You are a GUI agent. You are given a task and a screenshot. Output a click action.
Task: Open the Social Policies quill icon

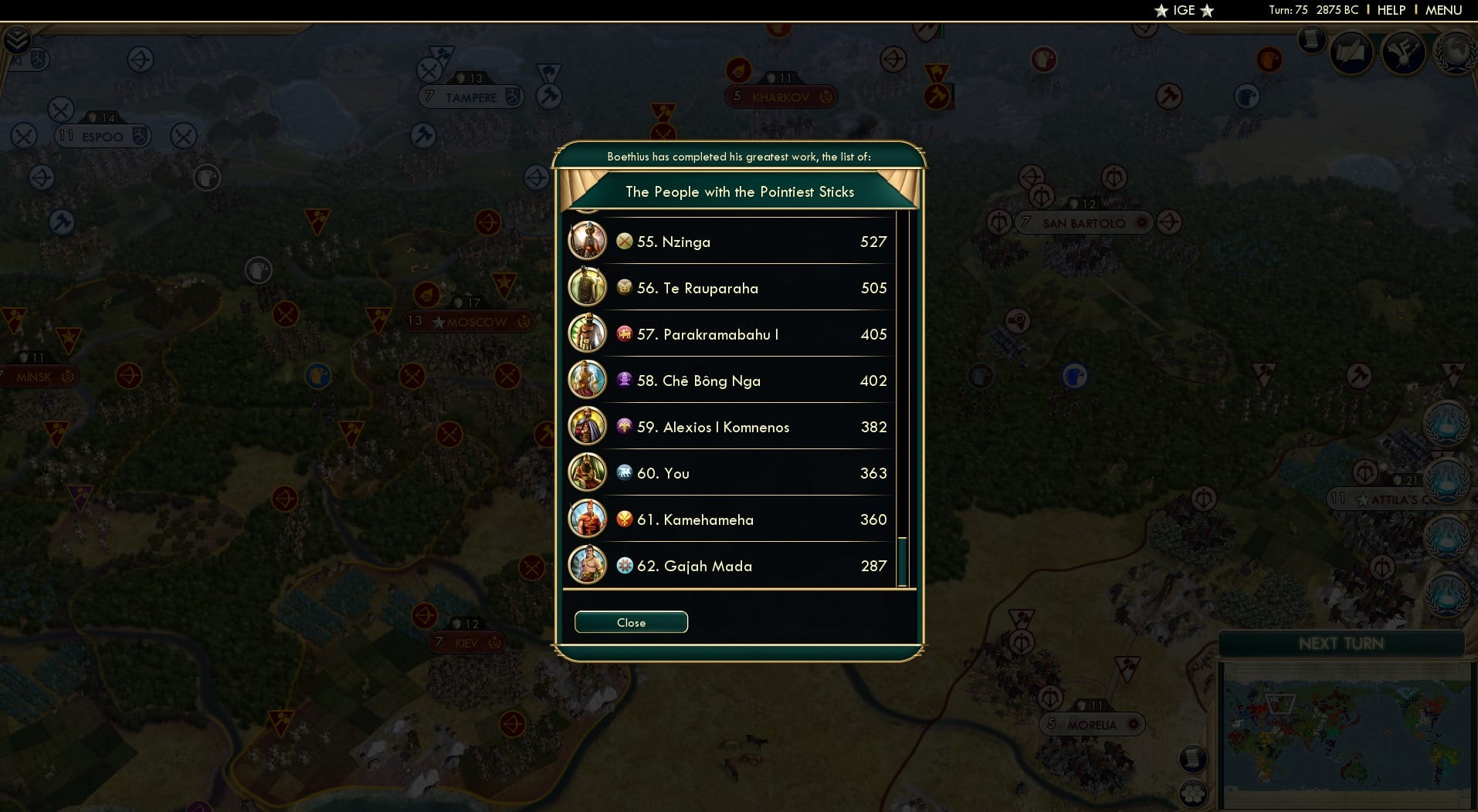[x=1351, y=52]
